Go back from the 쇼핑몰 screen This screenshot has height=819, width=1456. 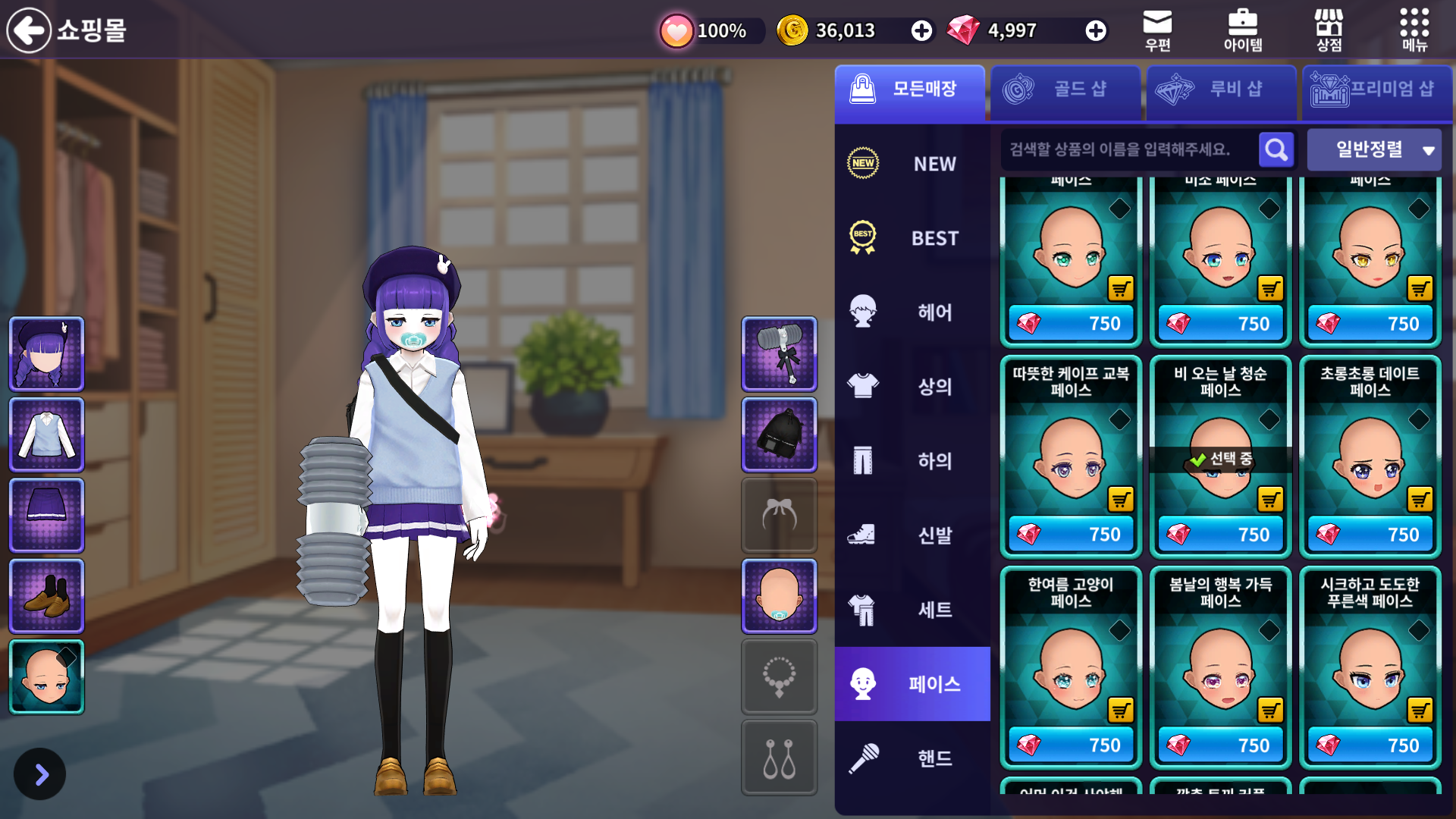(x=29, y=30)
